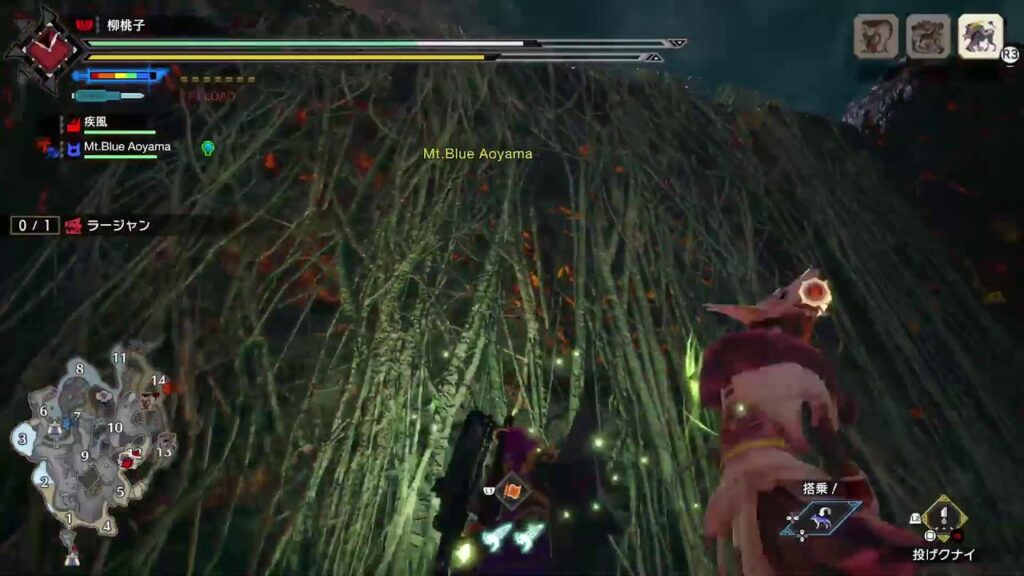
Task: Choose the highlighted Rajang monster icon
Action: 980,36
